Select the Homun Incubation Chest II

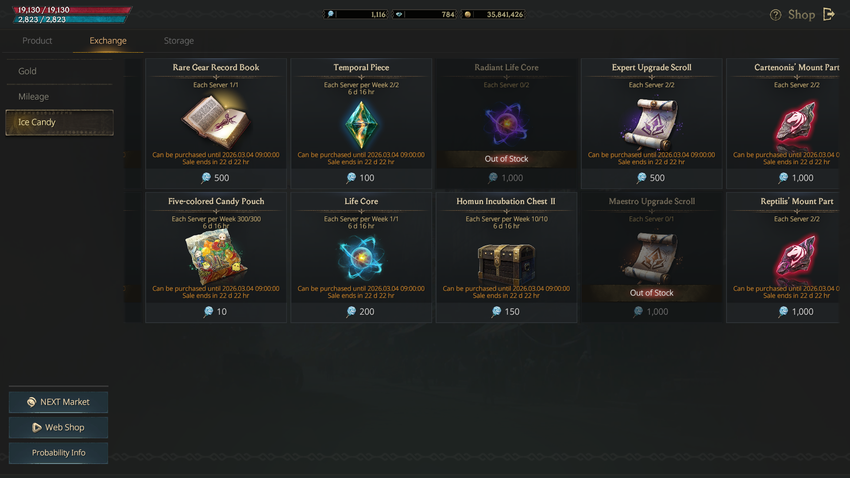[506, 258]
